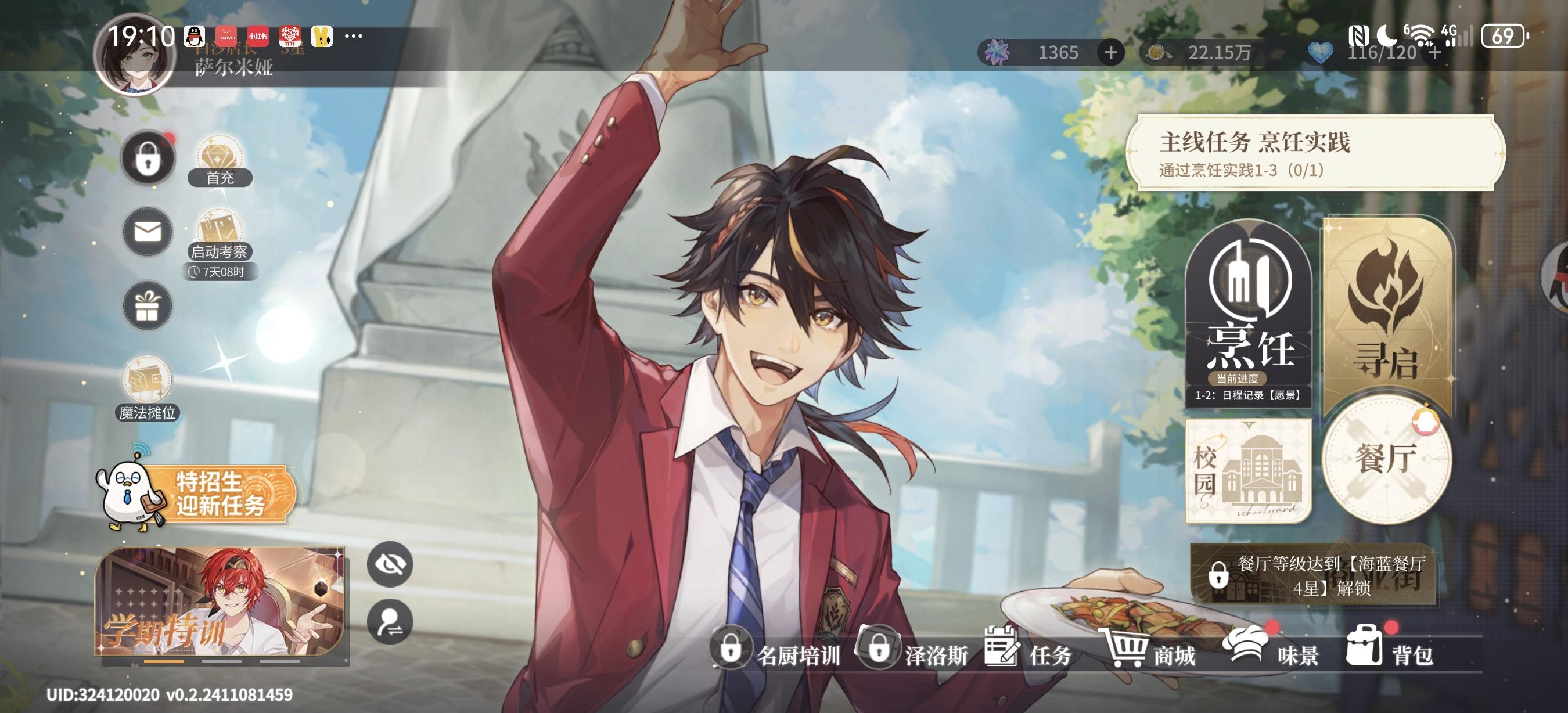This screenshot has width=1568, height=713.
Task: Open the 味景 menu
Action: coord(1274,651)
